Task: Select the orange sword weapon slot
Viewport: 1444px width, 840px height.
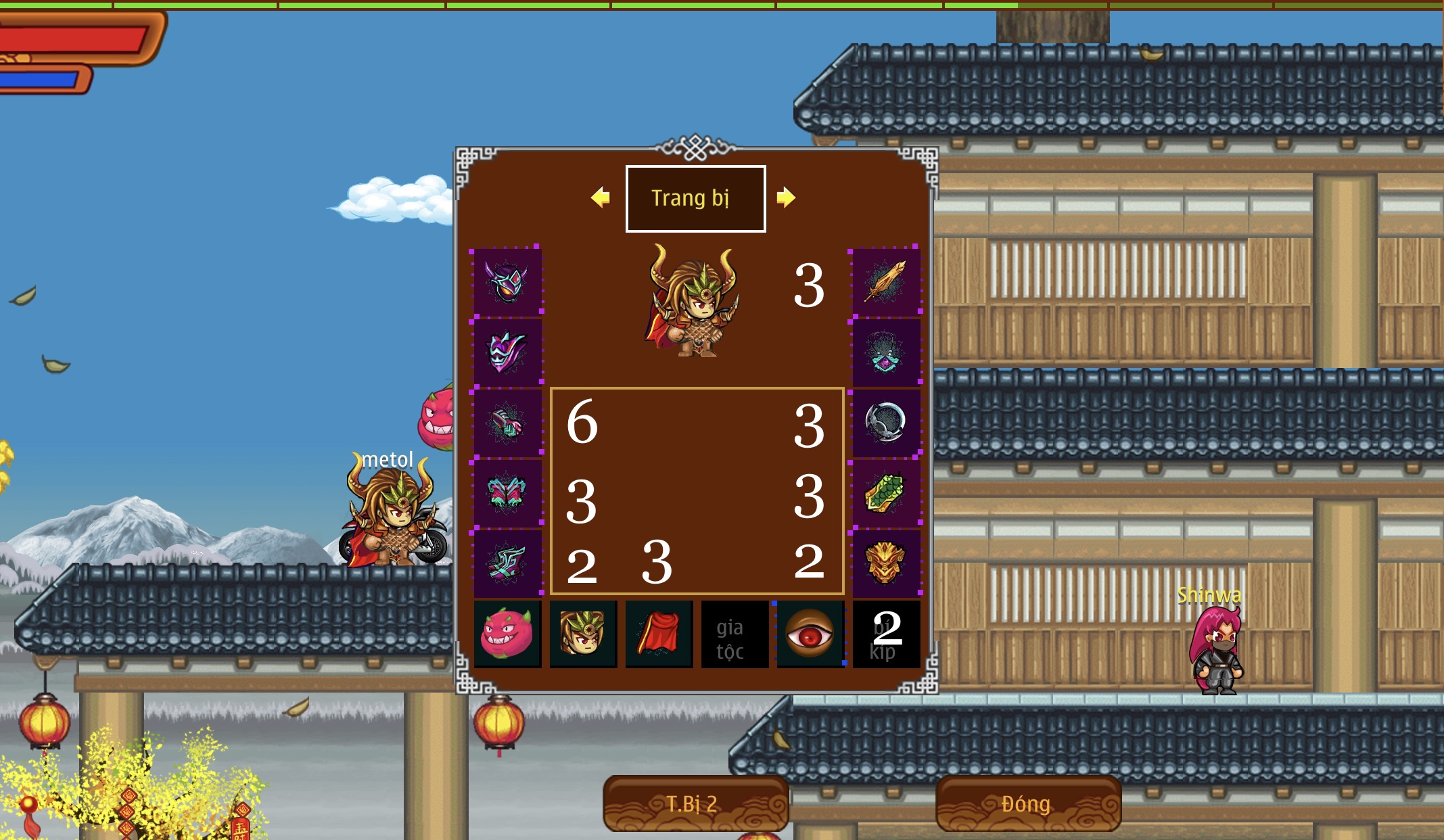Action: point(885,282)
